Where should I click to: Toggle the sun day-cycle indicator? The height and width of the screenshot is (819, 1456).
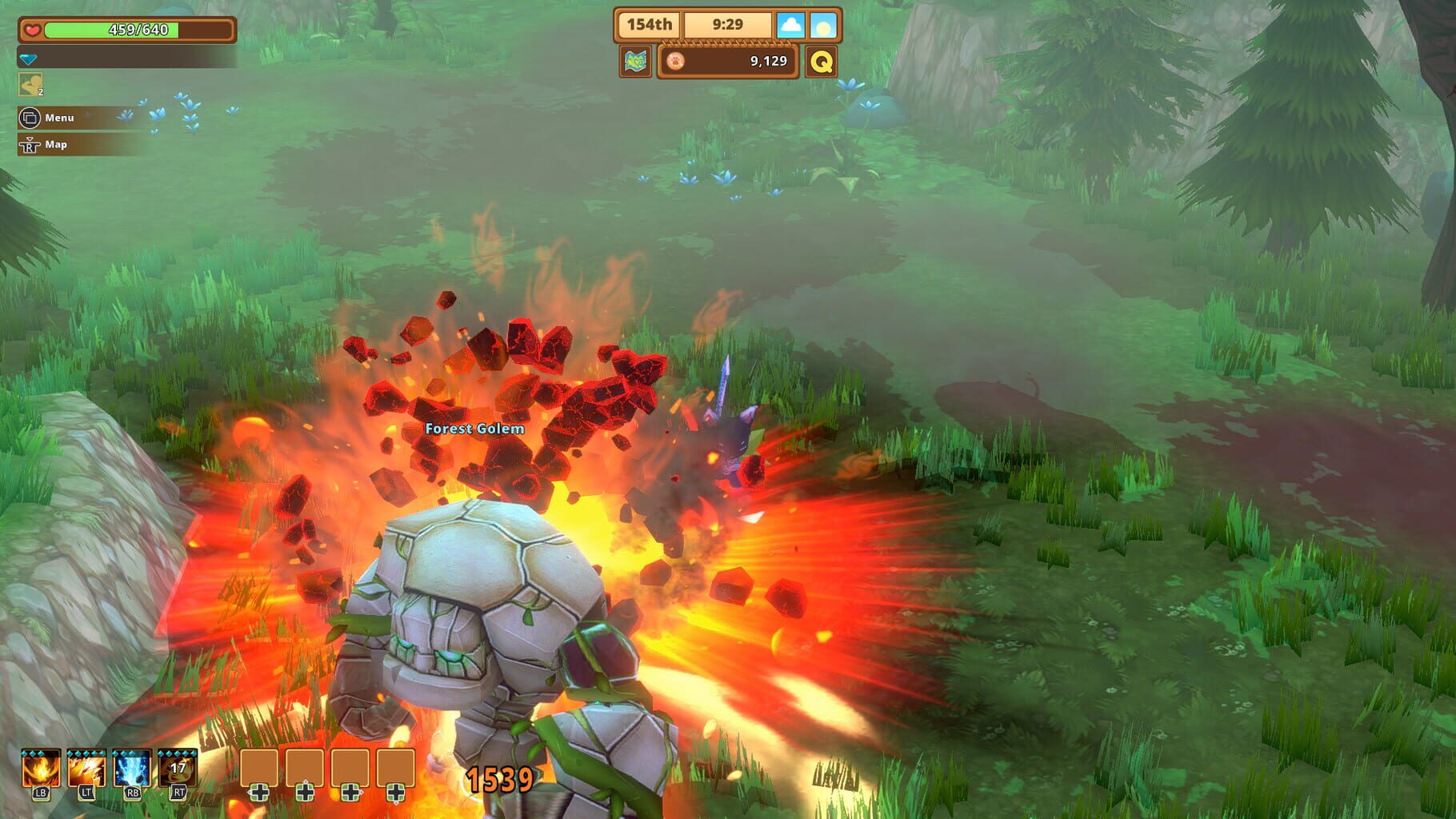point(822,24)
